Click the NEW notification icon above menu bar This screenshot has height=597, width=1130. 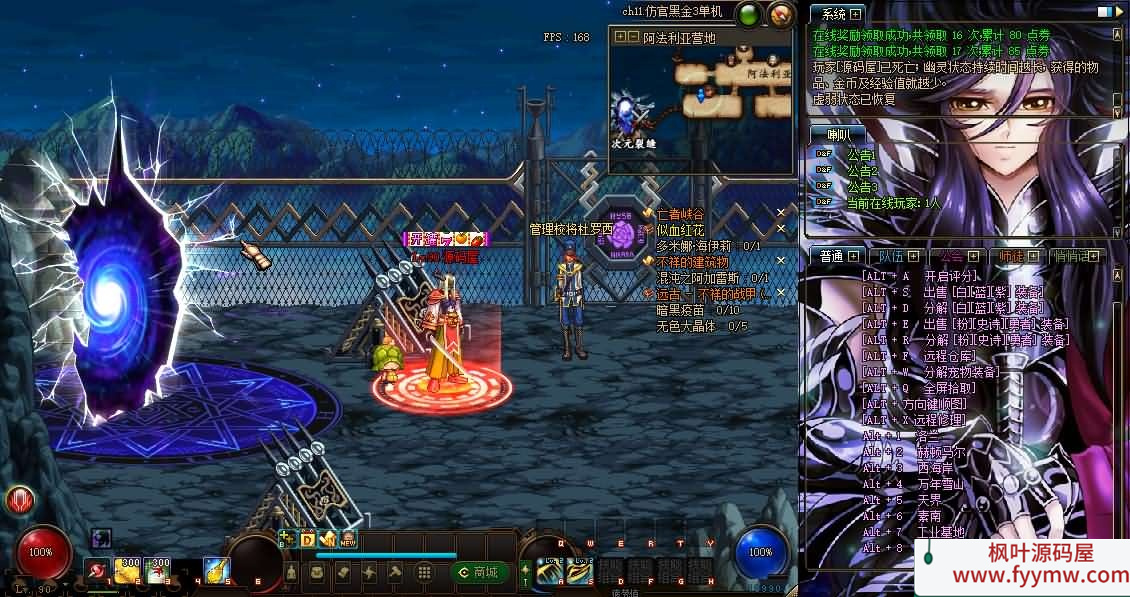348,539
